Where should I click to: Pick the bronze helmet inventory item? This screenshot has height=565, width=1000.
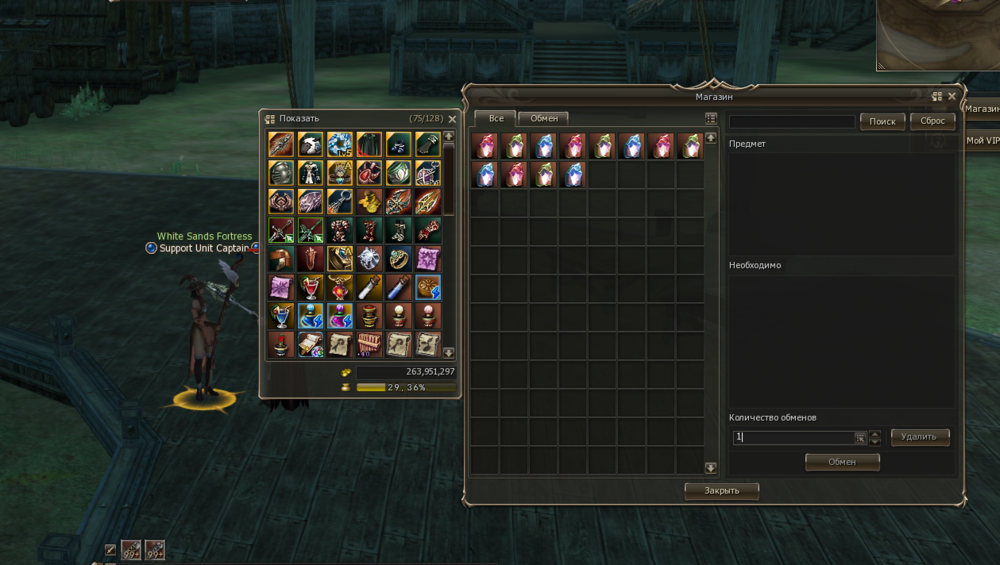click(282, 259)
